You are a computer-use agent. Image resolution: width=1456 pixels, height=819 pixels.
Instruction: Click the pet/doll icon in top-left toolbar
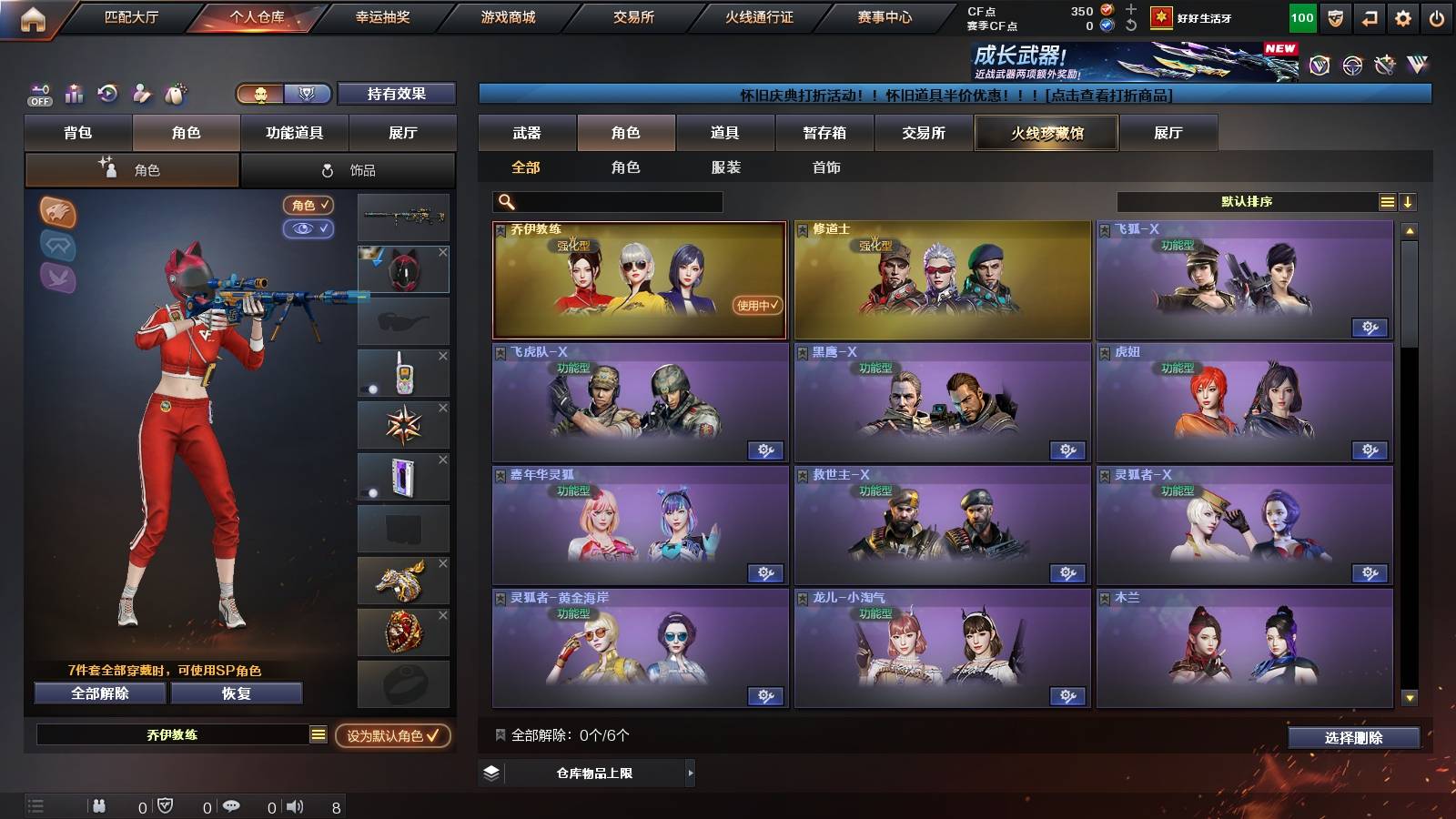[176, 94]
